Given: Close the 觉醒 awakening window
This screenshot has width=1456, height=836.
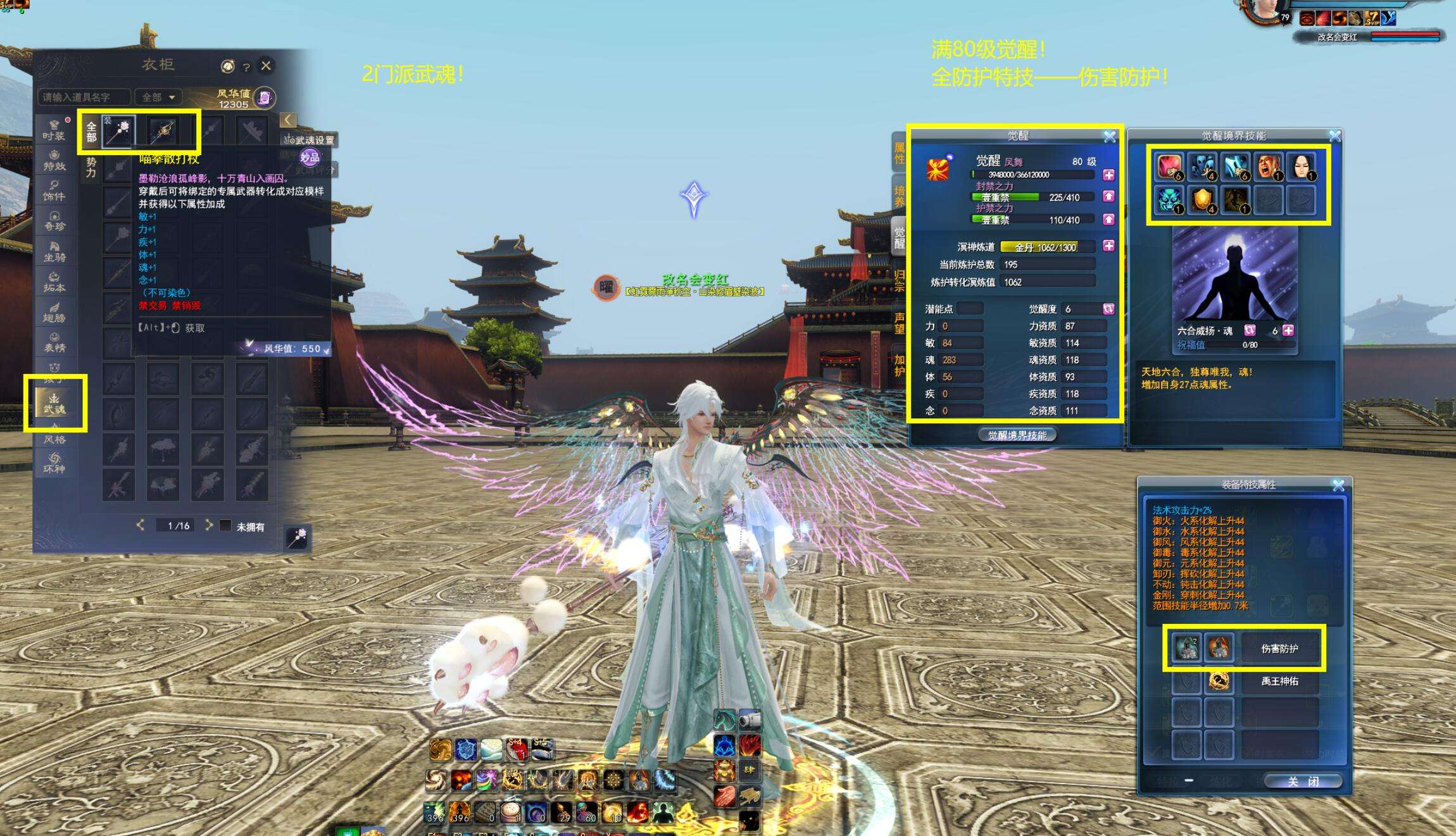Looking at the screenshot, I should (x=1109, y=137).
